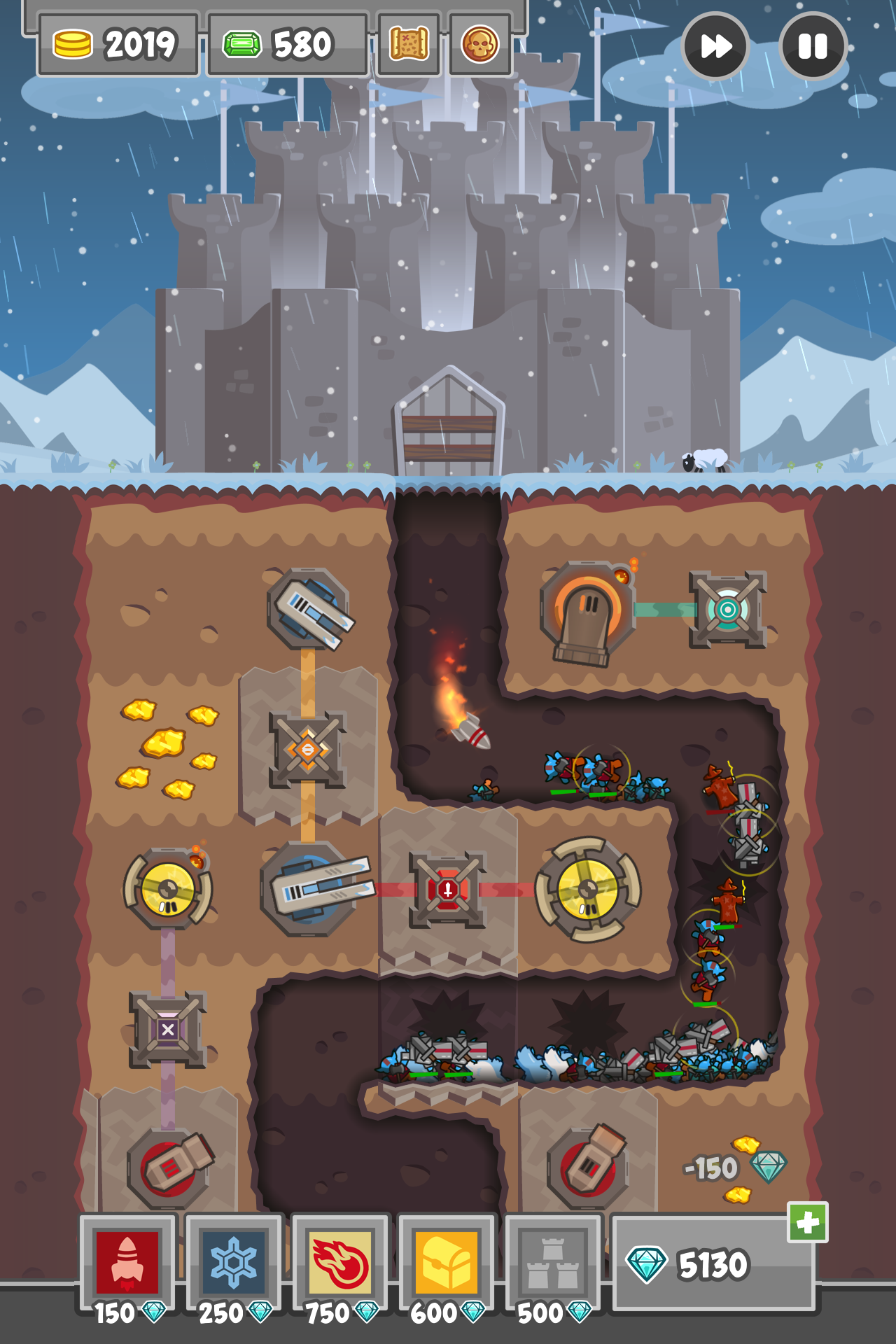Open the coin balance showing 2019
This screenshot has height=1344, width=896.
[x=119, y=43]
